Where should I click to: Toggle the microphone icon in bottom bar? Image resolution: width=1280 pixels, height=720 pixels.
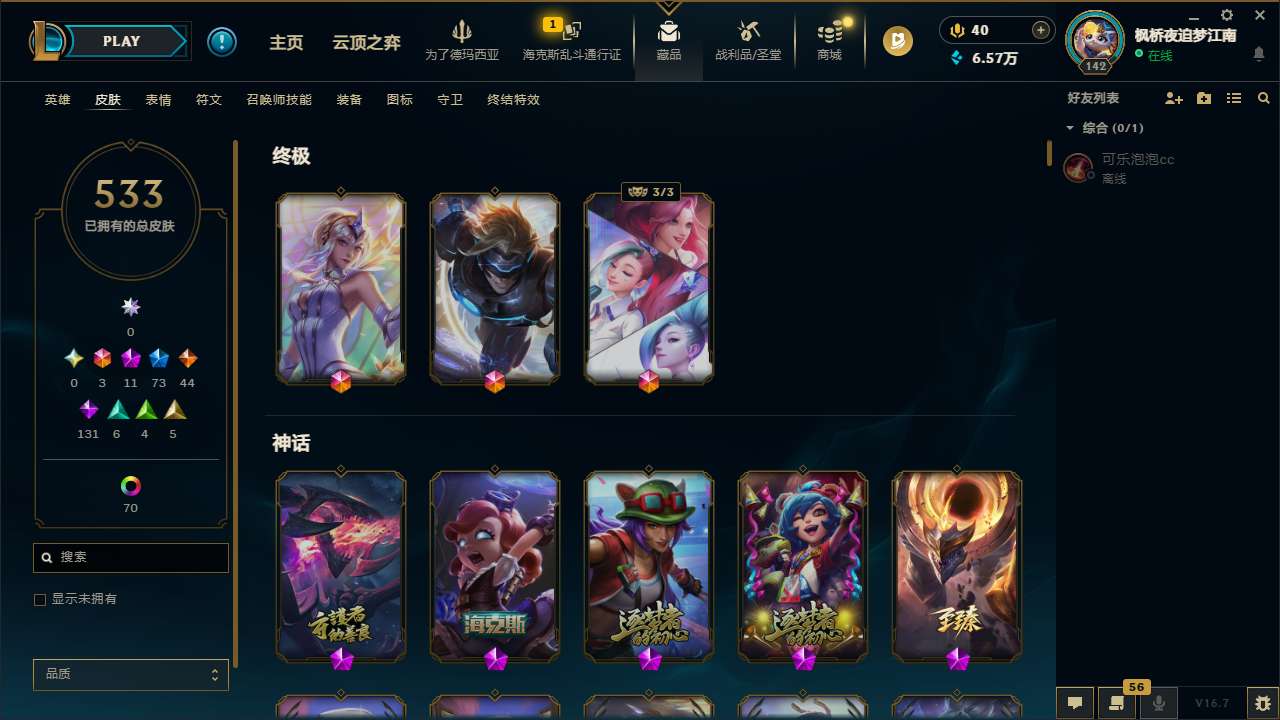pyautogui.click(x=1157, y=703)
